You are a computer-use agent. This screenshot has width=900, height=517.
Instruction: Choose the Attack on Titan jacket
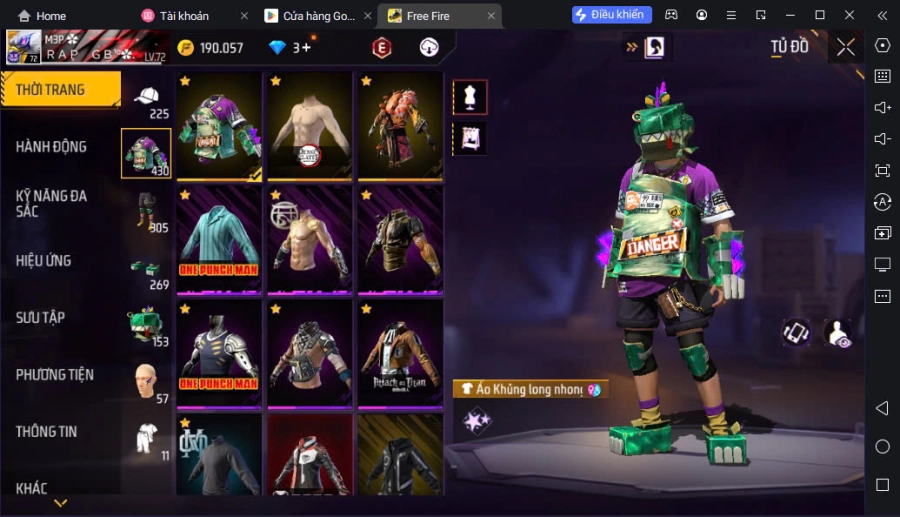coord(400,354)
